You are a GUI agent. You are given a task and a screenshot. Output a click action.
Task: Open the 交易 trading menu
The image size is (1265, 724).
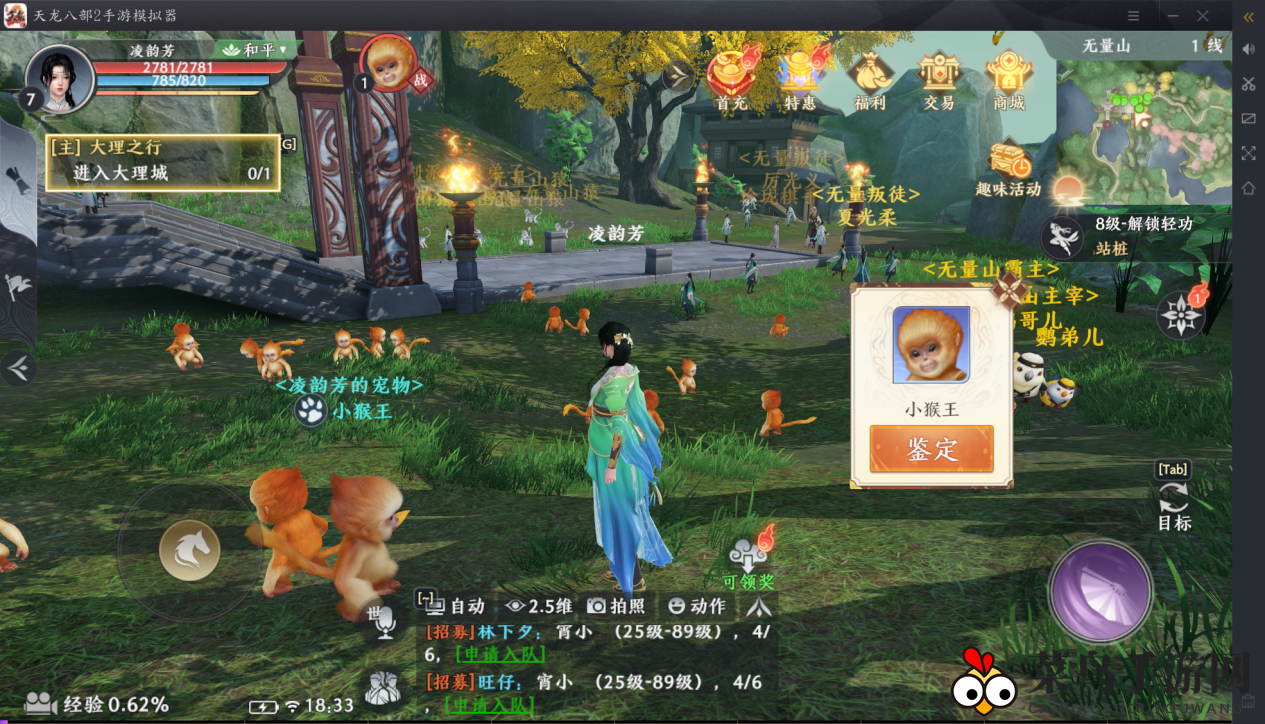939,79
